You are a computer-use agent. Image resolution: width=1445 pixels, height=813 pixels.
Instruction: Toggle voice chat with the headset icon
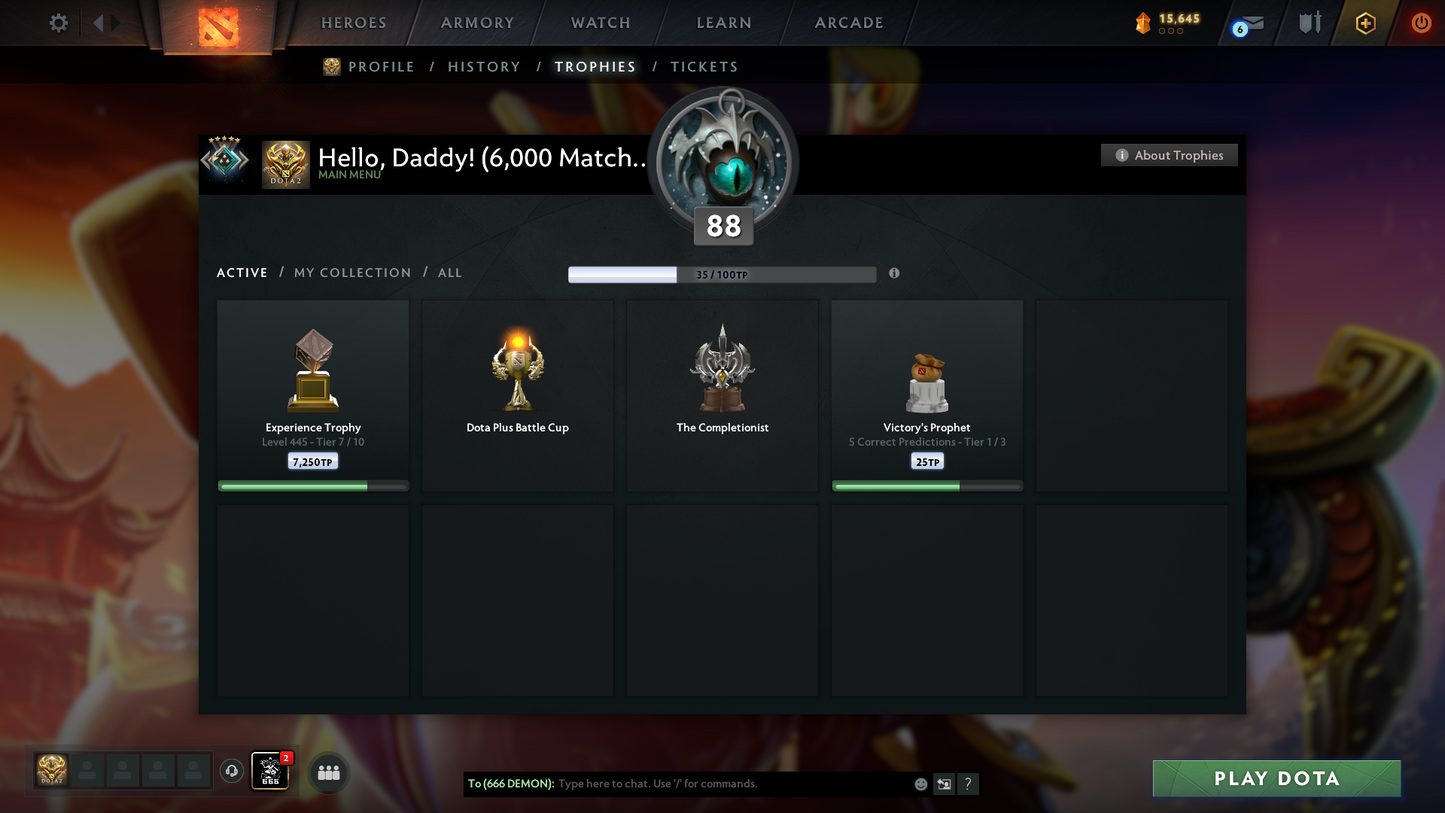[x=231, y=769]
